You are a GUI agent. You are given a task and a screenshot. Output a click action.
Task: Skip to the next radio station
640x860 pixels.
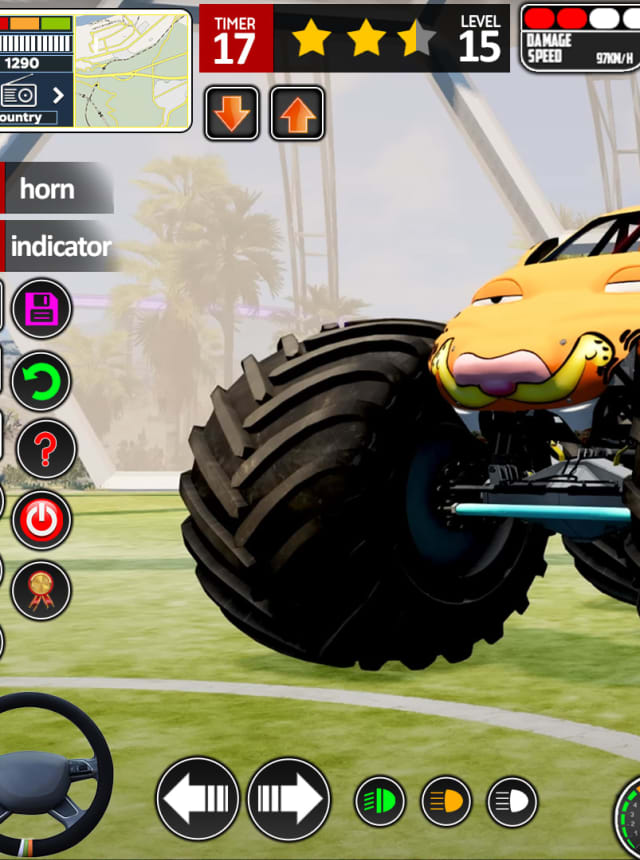click(58, 95)
